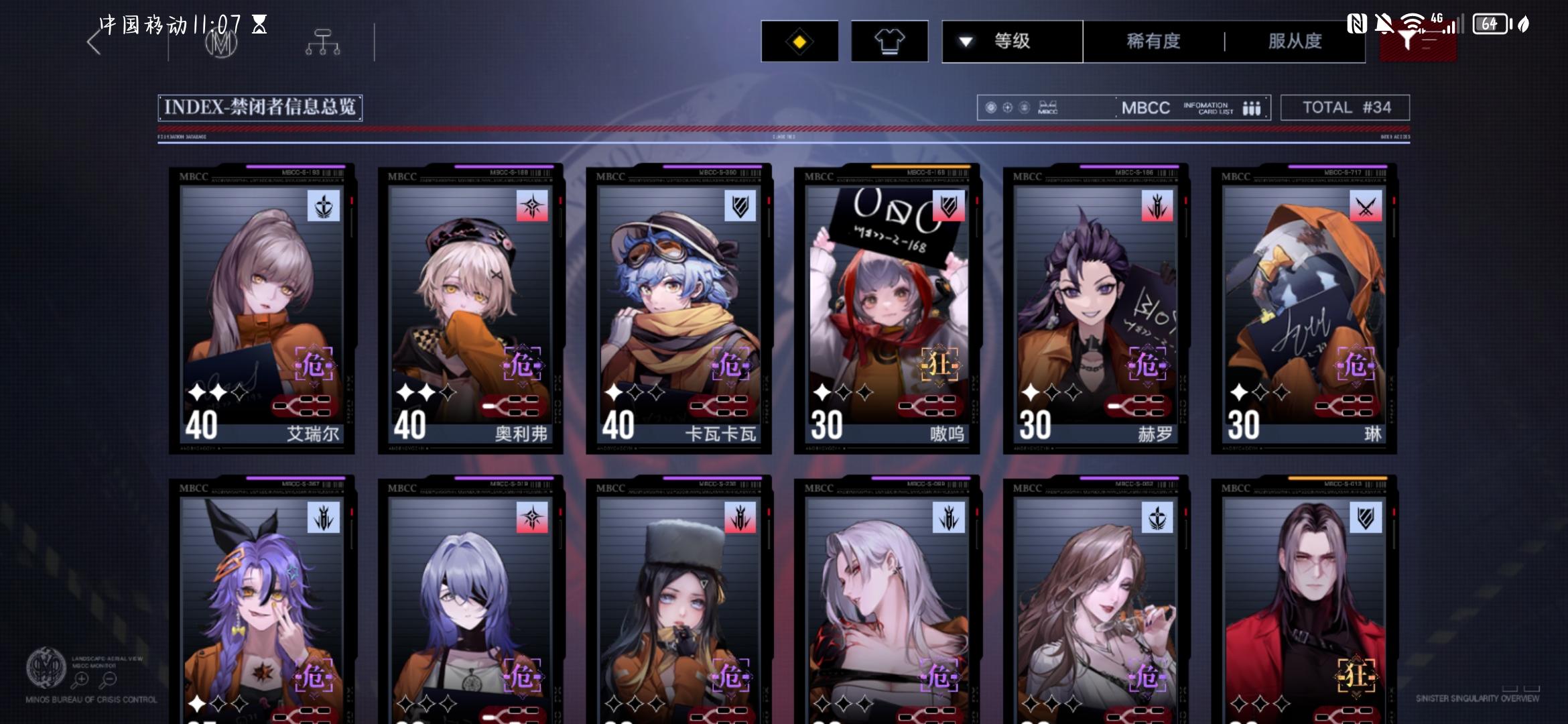1568x724 pixels.
Task: Expand the card list options beside INFORMATION CARD LIST
Action: tap(1252, 107)
